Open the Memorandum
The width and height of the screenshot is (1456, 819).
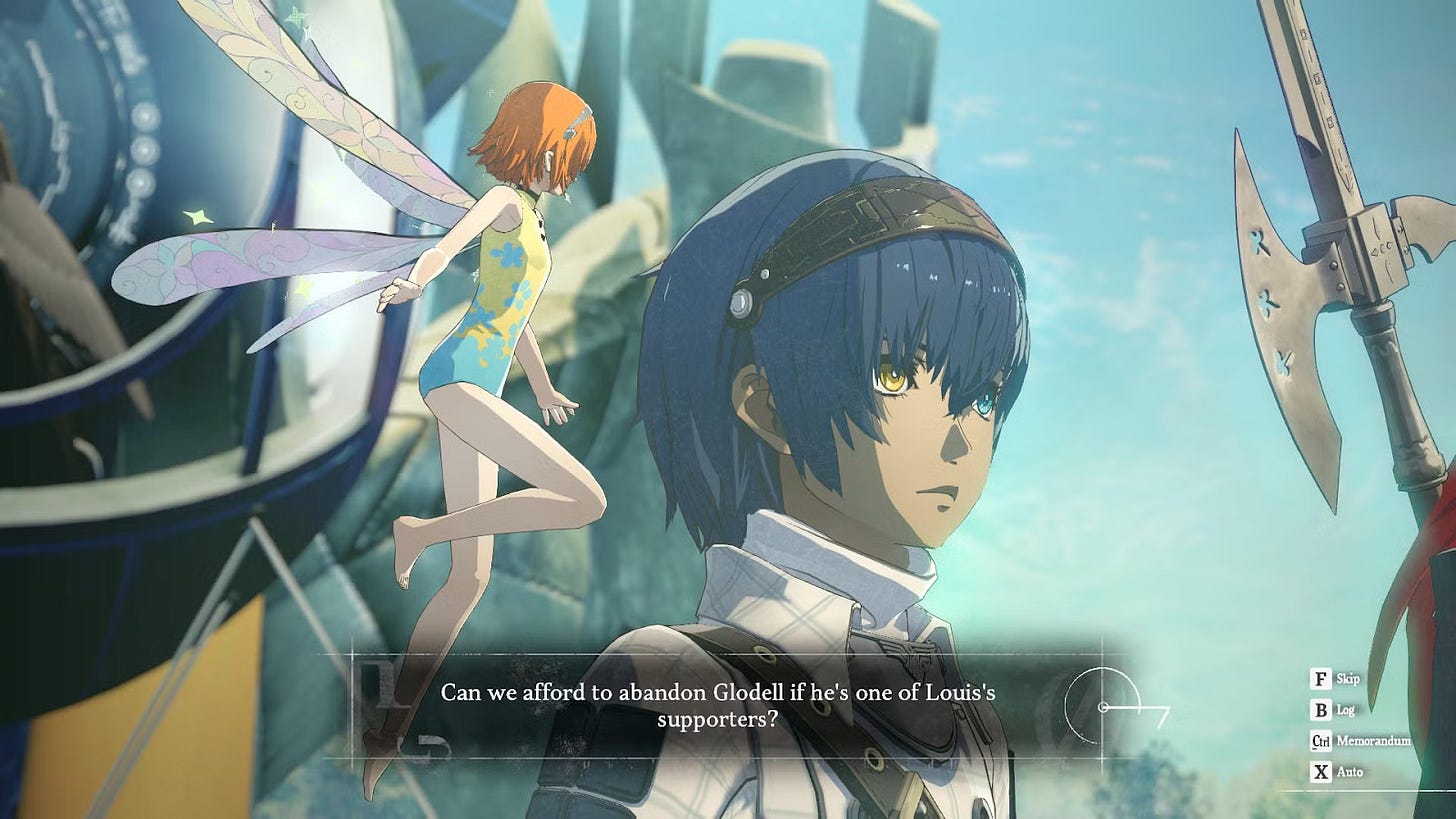click(x=1360, y=742)
